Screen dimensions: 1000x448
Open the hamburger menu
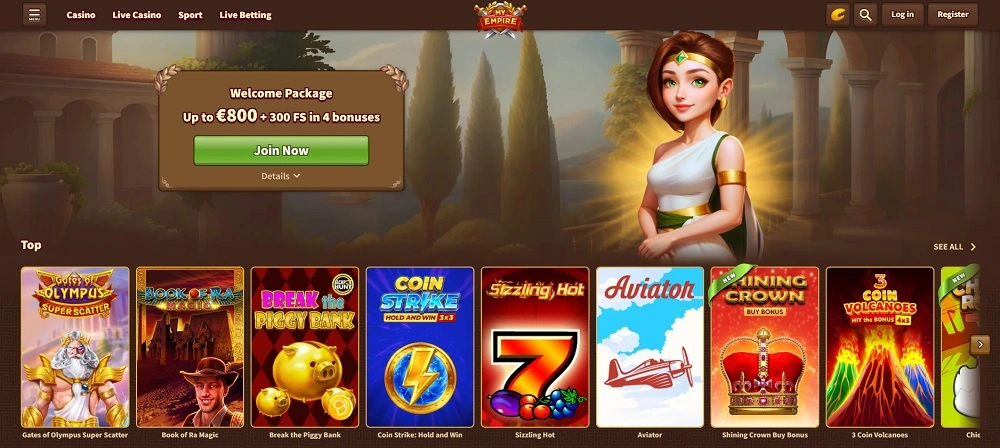coord(35,15)
